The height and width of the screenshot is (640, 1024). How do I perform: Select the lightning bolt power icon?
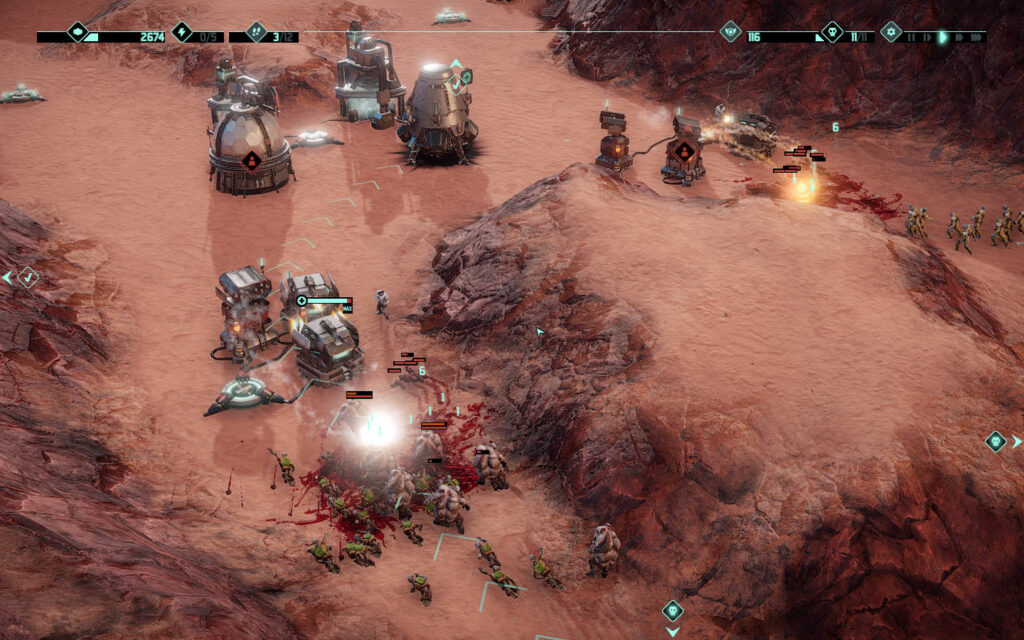(x=181, y=32)
